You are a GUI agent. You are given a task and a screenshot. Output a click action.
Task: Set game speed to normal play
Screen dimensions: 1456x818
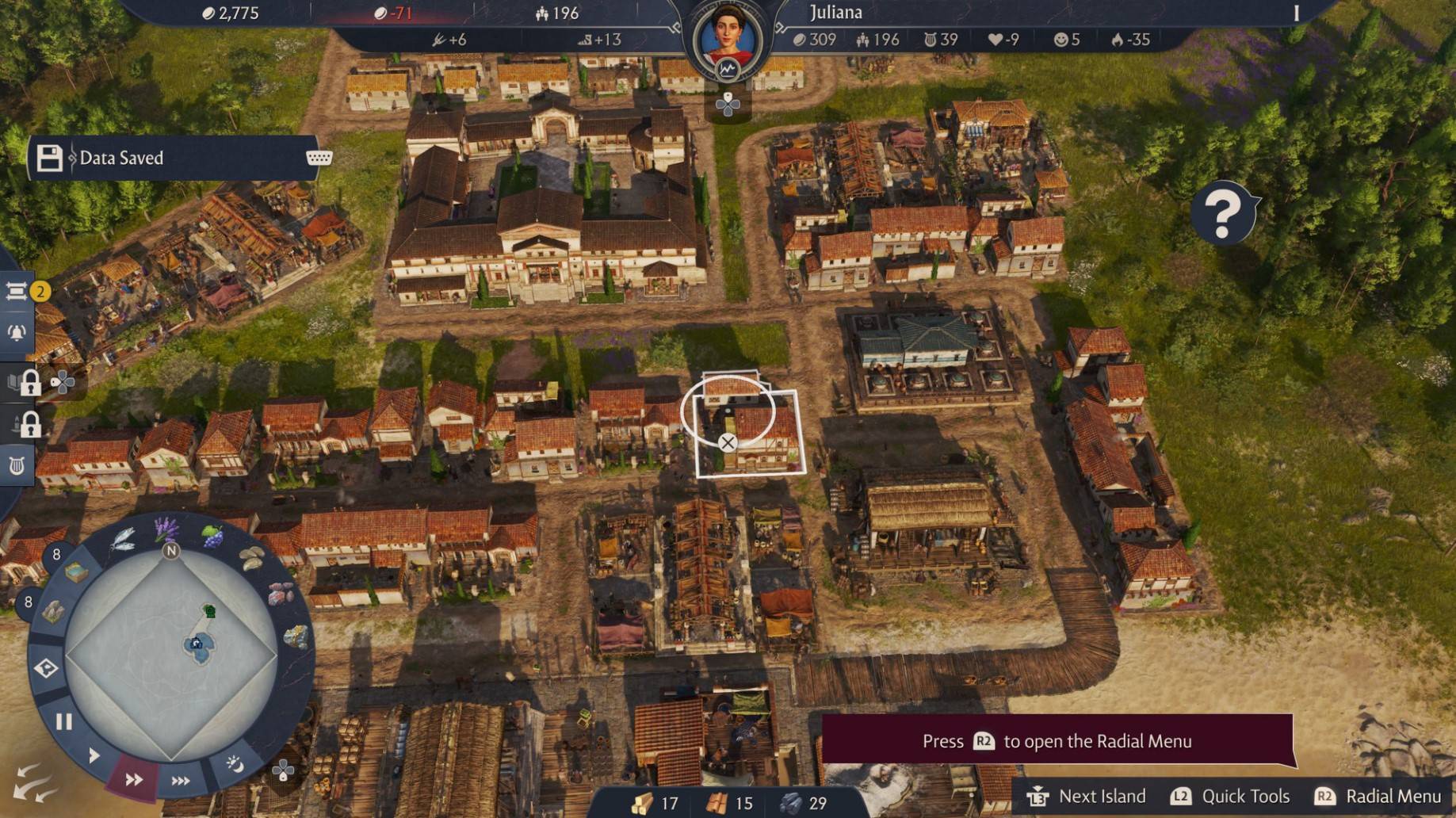pos(94,755)
